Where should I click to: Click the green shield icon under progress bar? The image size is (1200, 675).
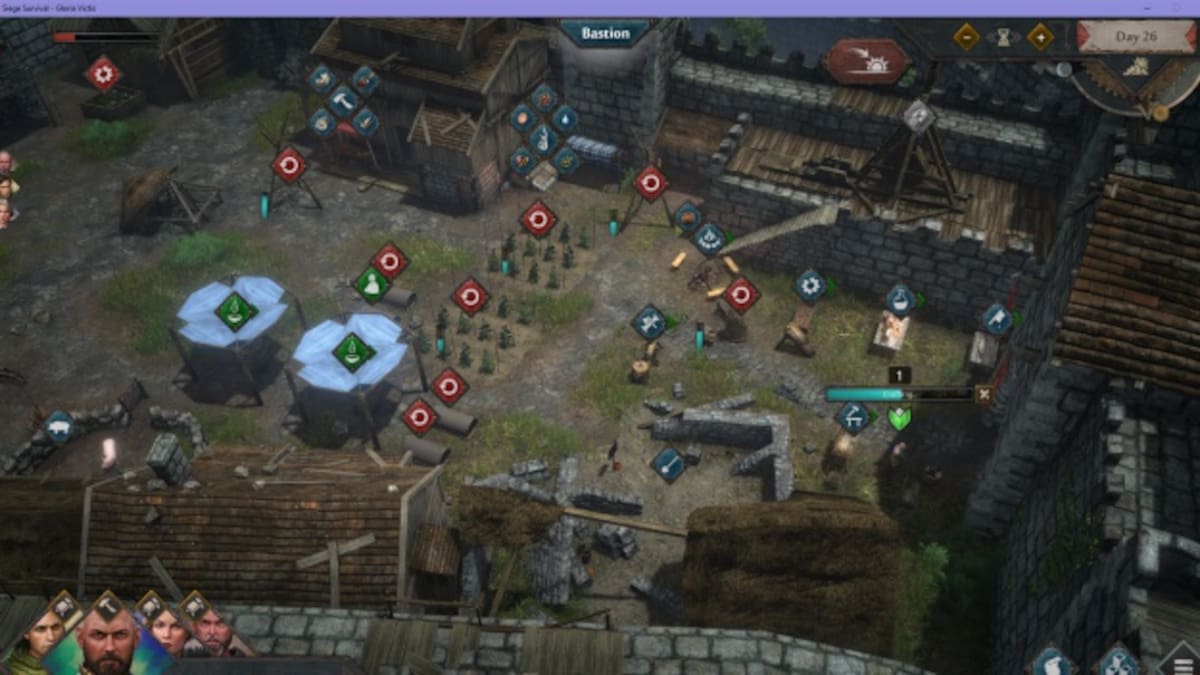pos(899,418)
